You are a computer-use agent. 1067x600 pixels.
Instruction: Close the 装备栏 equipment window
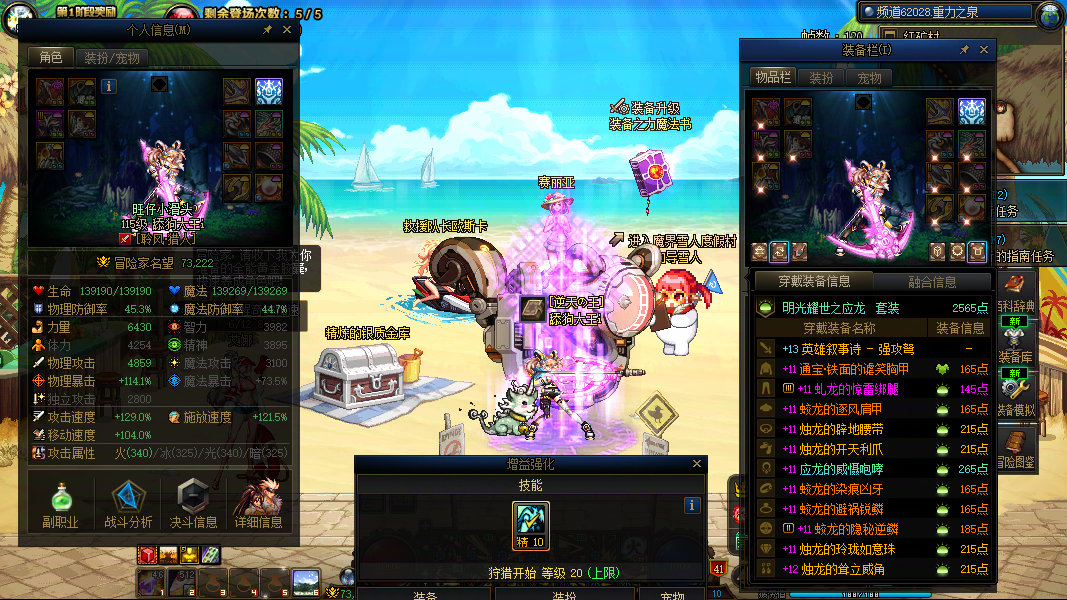(x=984, y=49)
